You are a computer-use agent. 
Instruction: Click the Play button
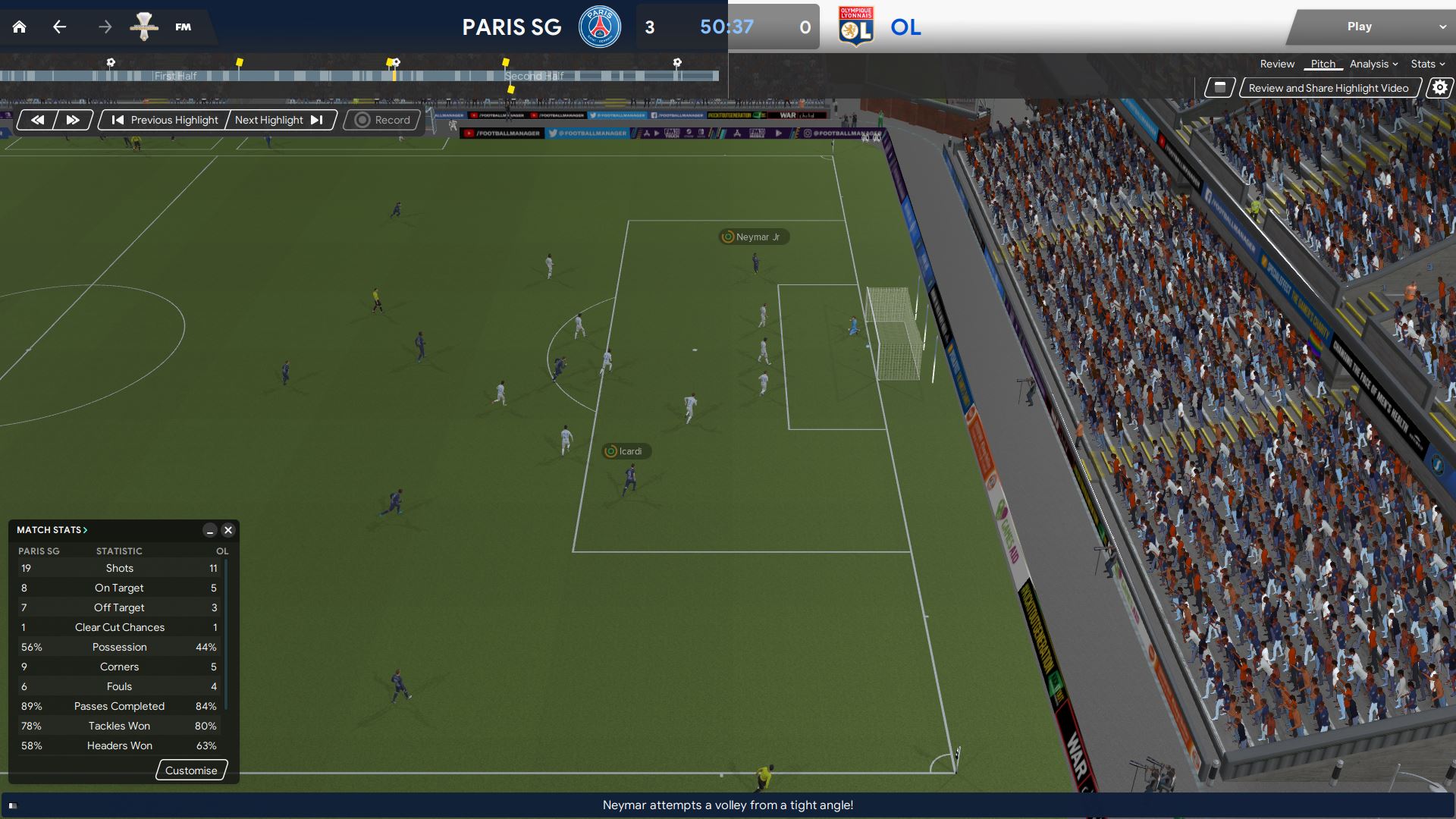tap(1359, 27)
